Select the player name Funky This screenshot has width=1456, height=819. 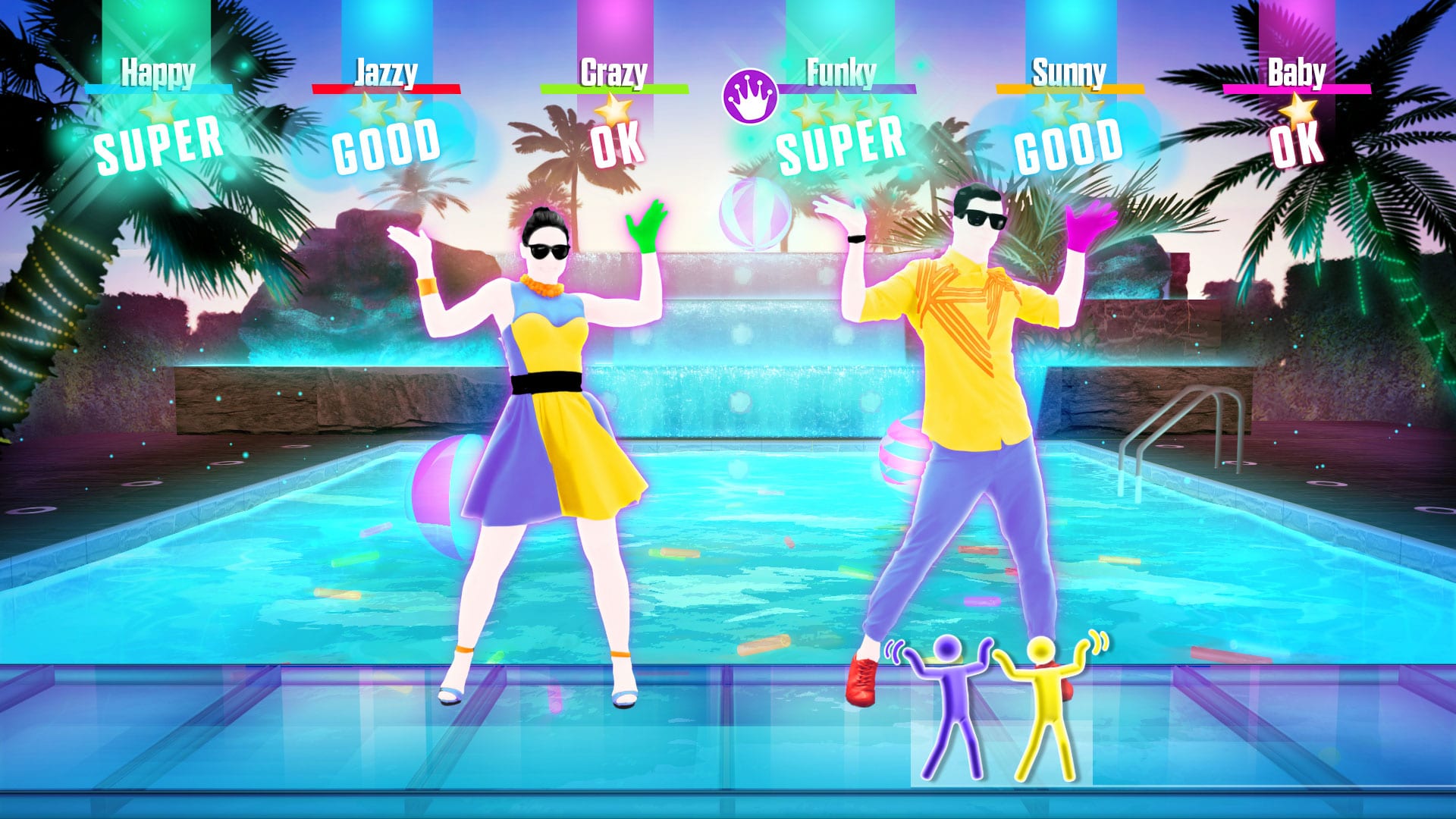coord(840,72)
